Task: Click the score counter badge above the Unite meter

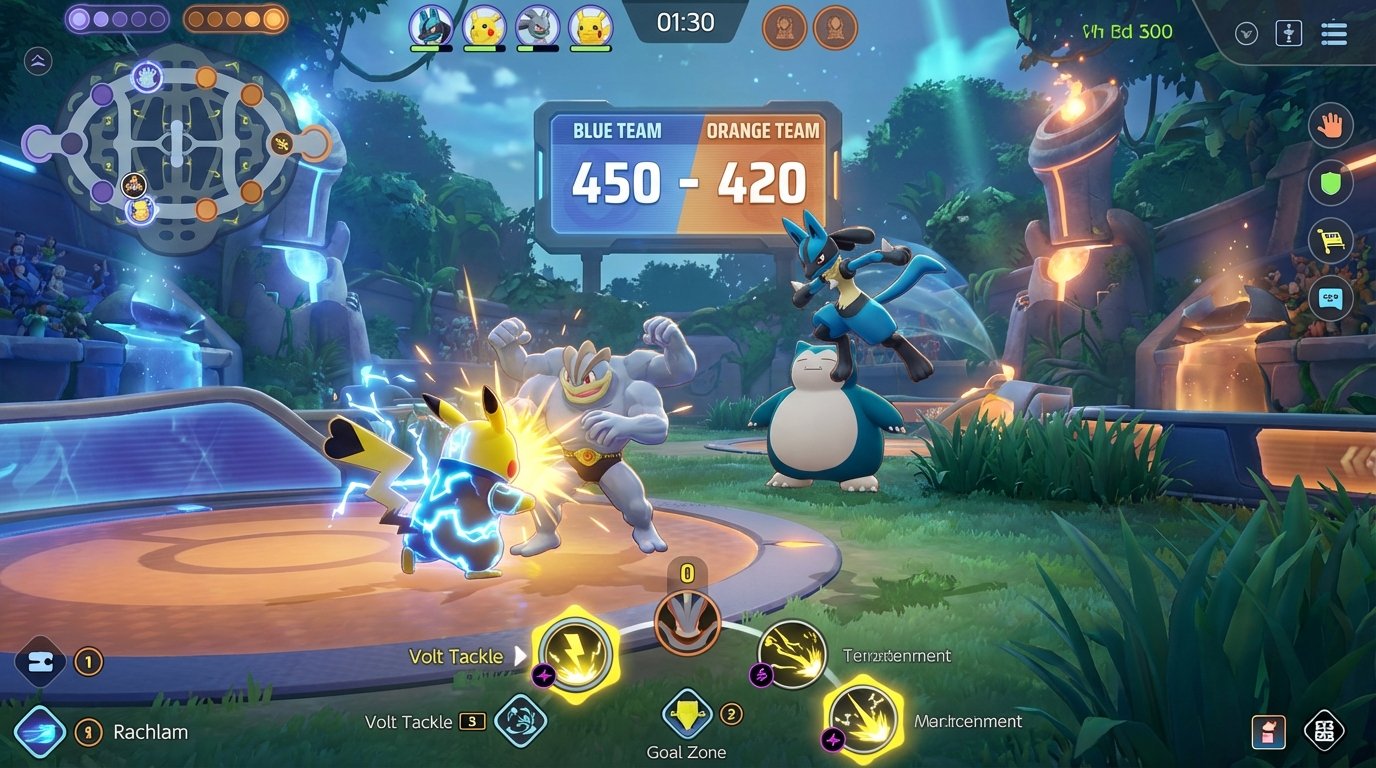Action: (688, 574)
